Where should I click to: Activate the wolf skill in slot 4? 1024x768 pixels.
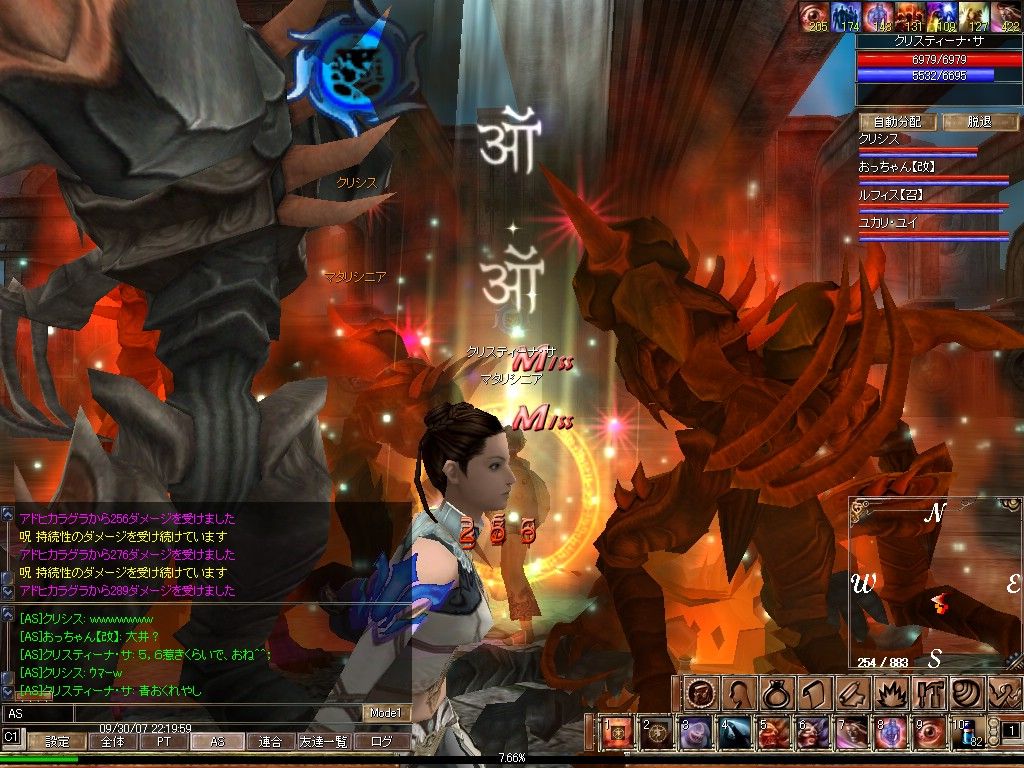(x=733, y=733)
